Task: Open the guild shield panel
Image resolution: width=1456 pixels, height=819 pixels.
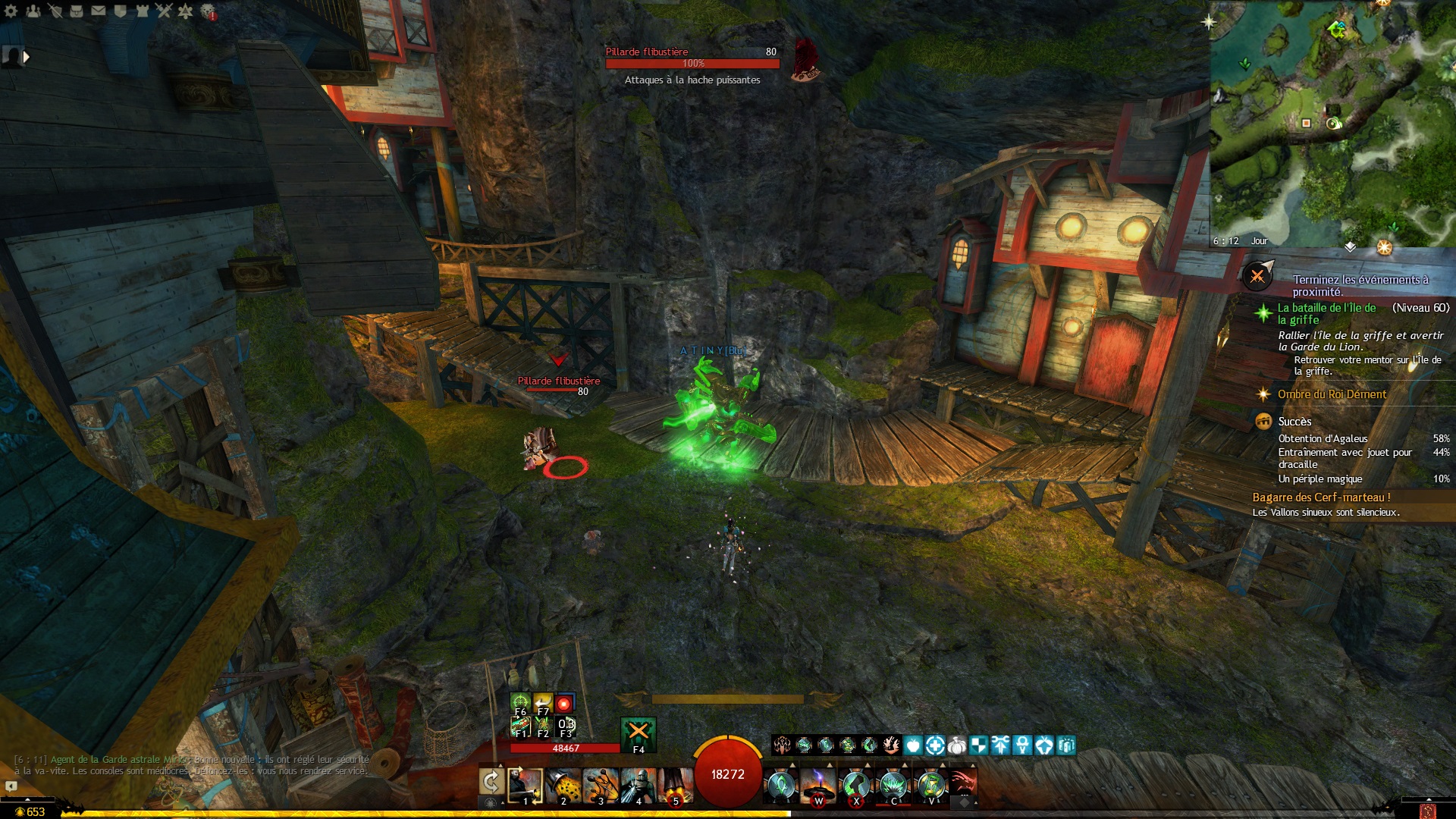Action: point(121,11)
